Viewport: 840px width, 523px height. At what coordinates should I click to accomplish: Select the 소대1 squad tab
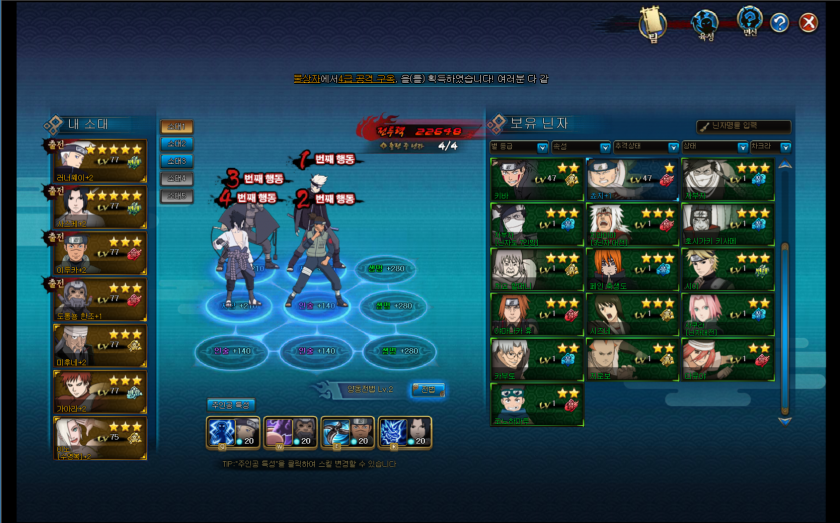click(x=177, y=127)
